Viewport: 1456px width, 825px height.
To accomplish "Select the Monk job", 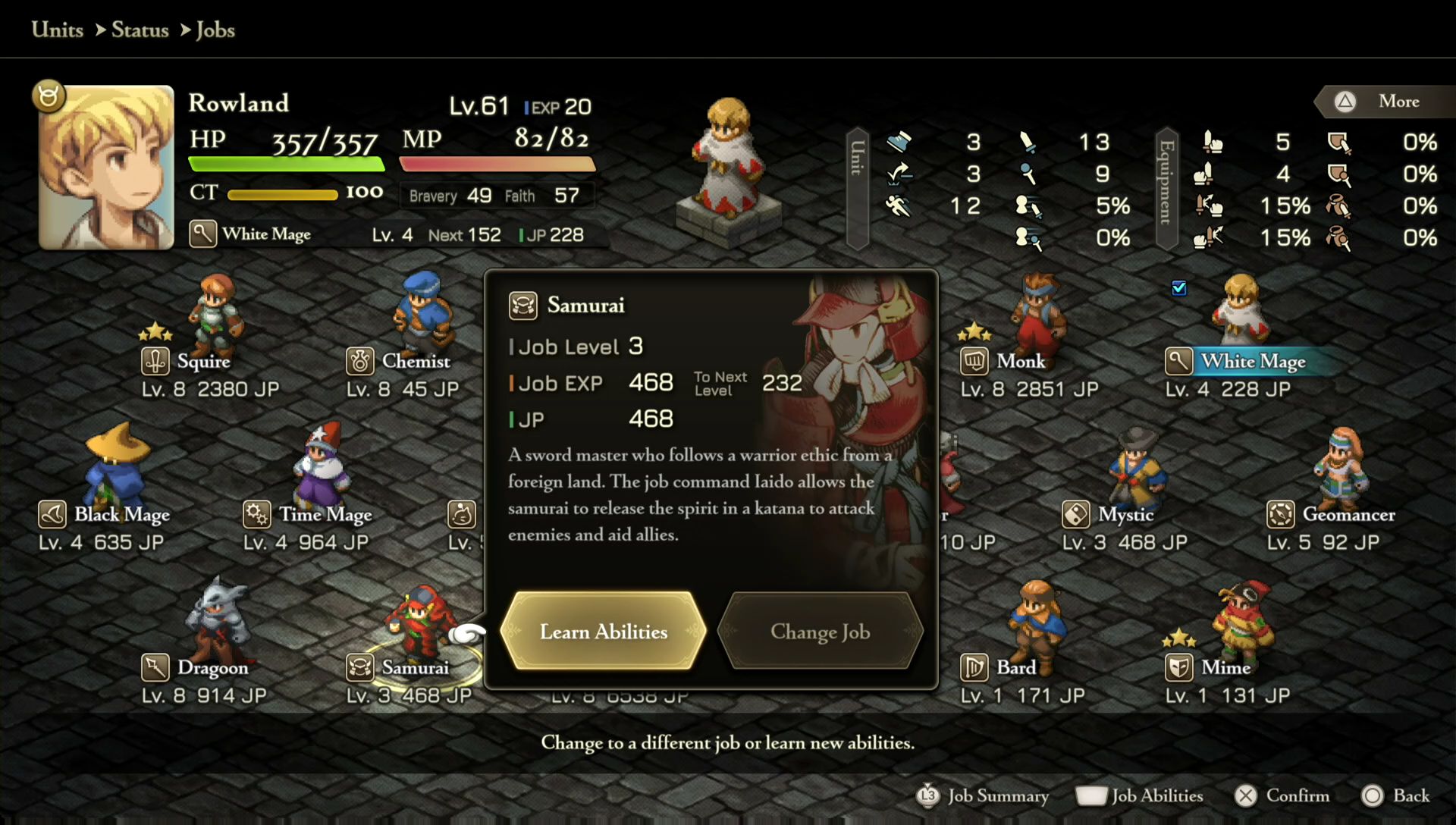I will [1021, 361].
